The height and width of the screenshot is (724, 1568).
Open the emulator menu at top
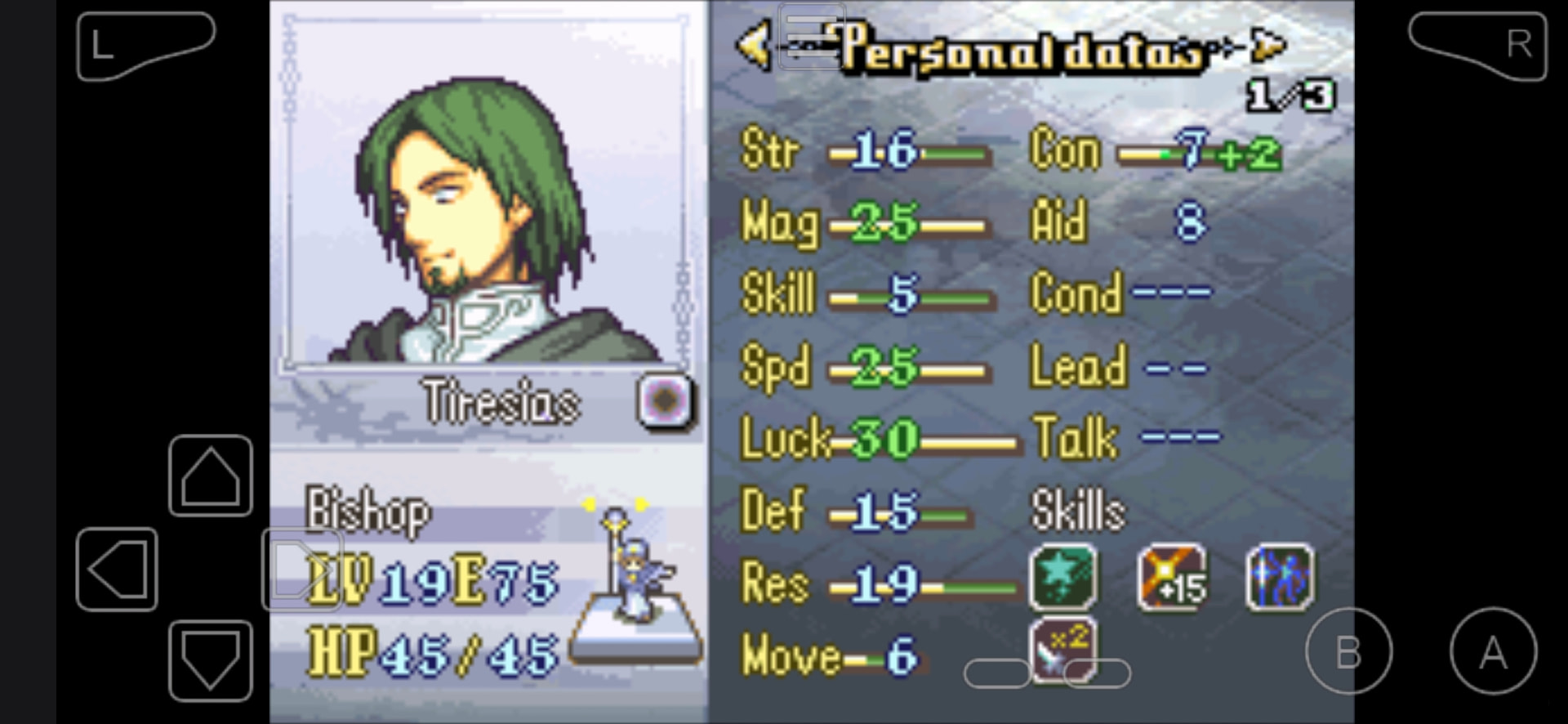point(811,35)
